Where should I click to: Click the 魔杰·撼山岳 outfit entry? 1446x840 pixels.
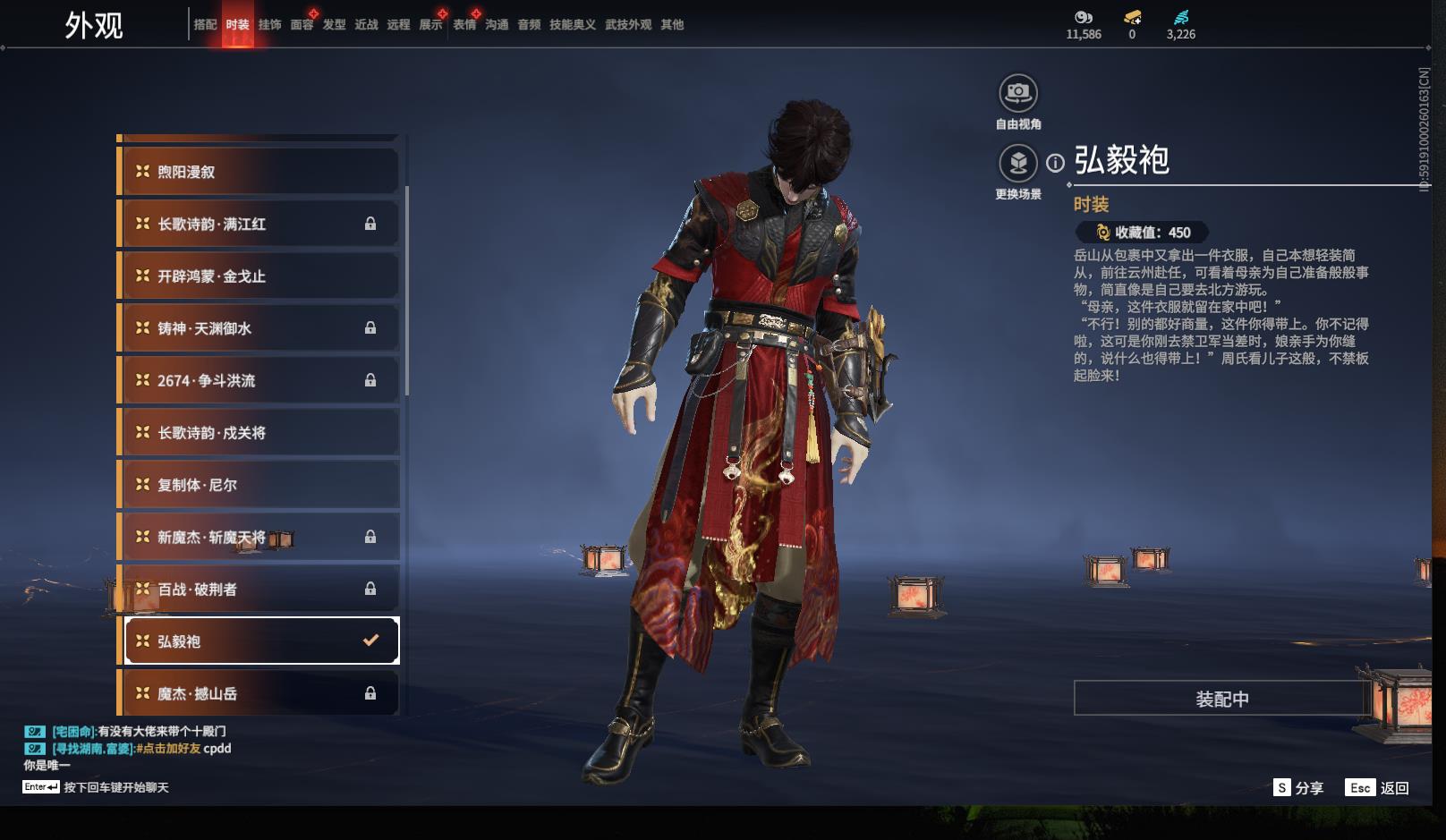pos(259,693)
